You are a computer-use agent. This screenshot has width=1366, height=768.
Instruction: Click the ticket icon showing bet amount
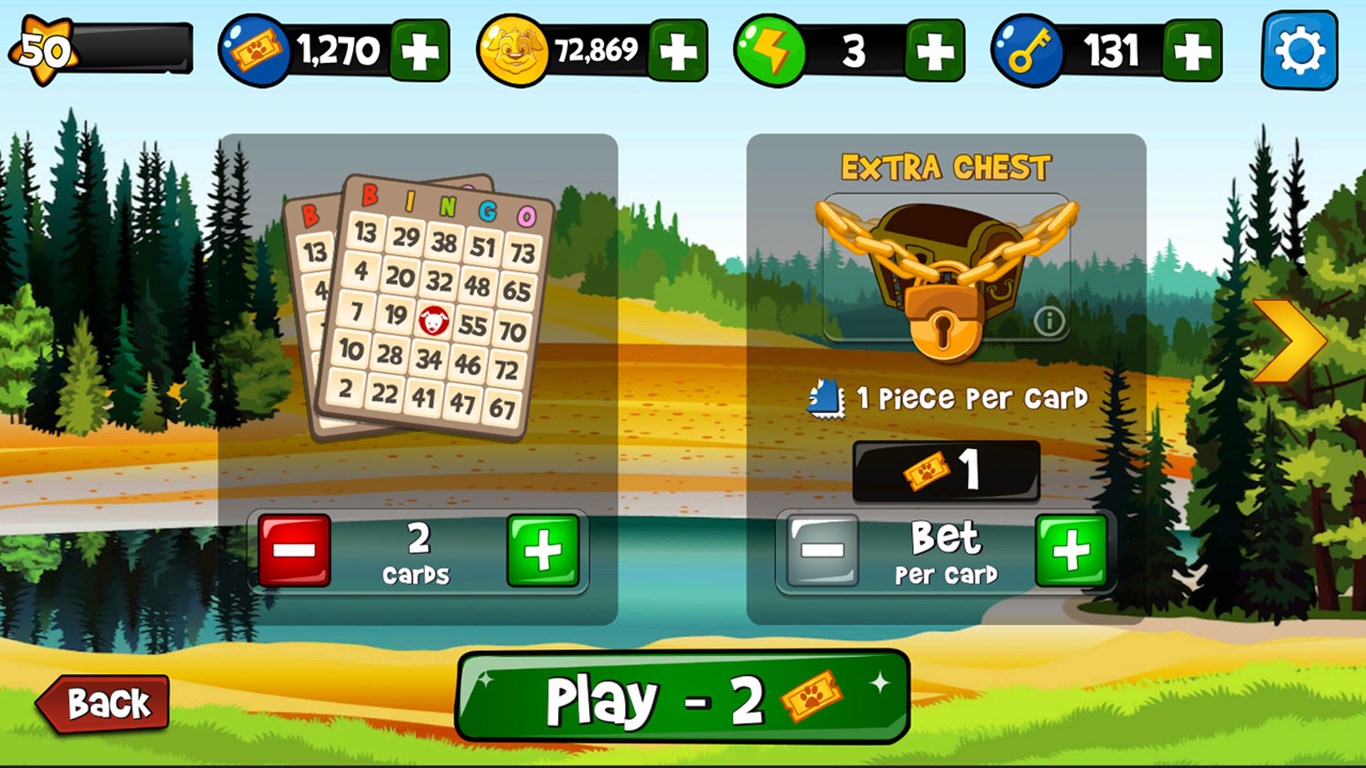point(927,470)
